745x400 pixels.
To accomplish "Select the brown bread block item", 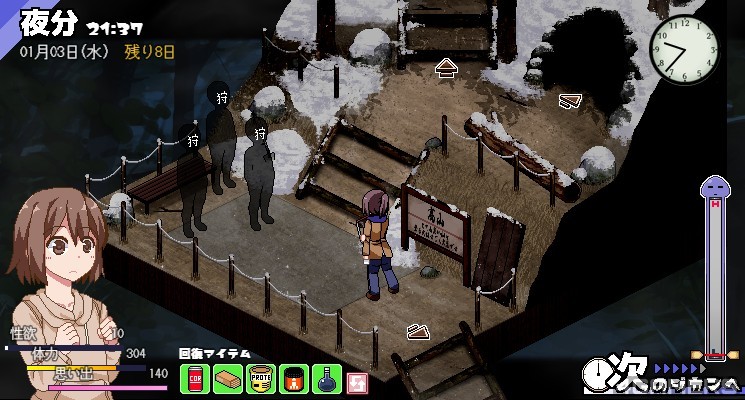I will pyautogui.click(x=226, y=380).
